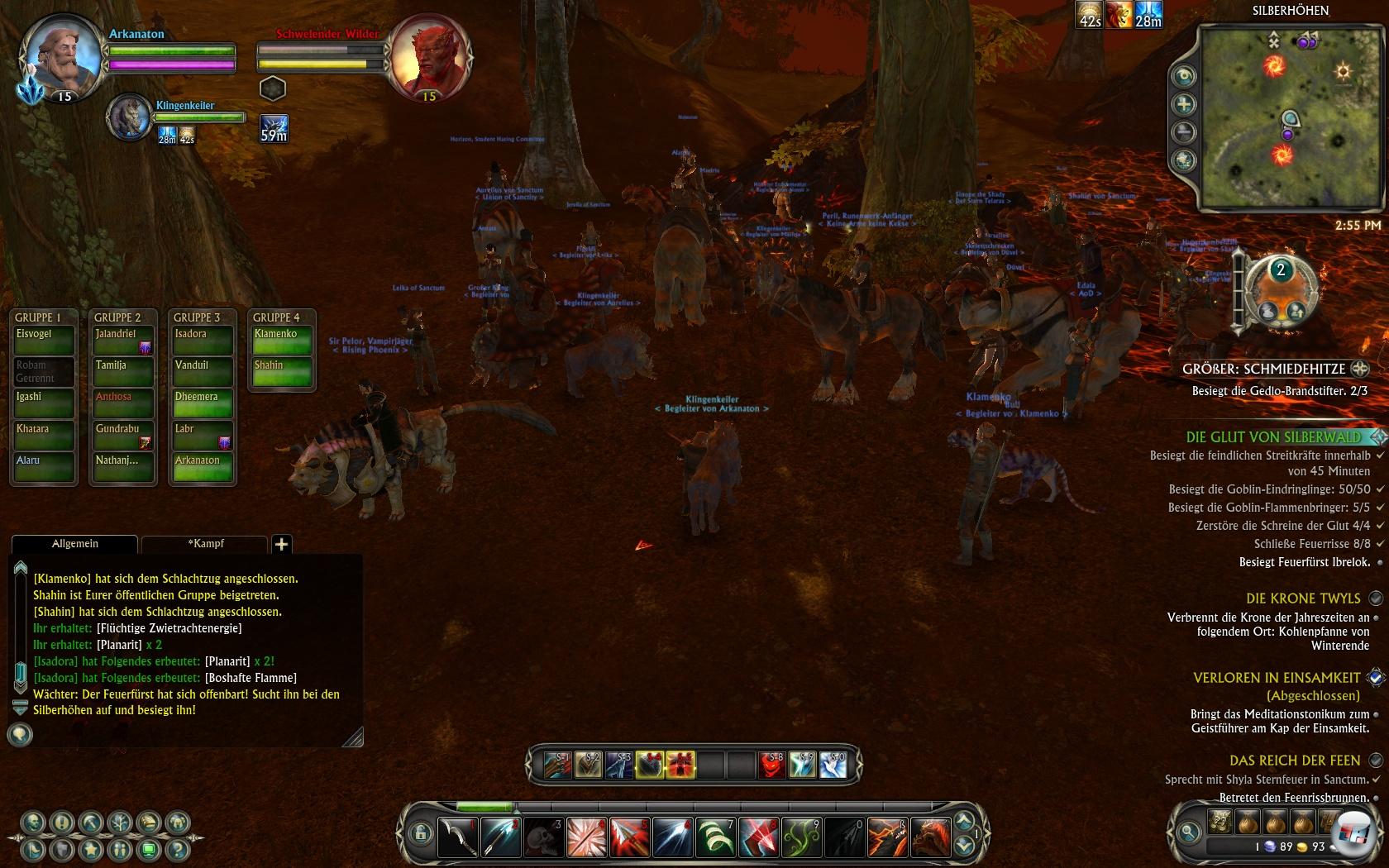This screenshot has width=1389, height=868.
Task: Target raid member Eisvogel in Gruppe 1
Action: [43, 340]
